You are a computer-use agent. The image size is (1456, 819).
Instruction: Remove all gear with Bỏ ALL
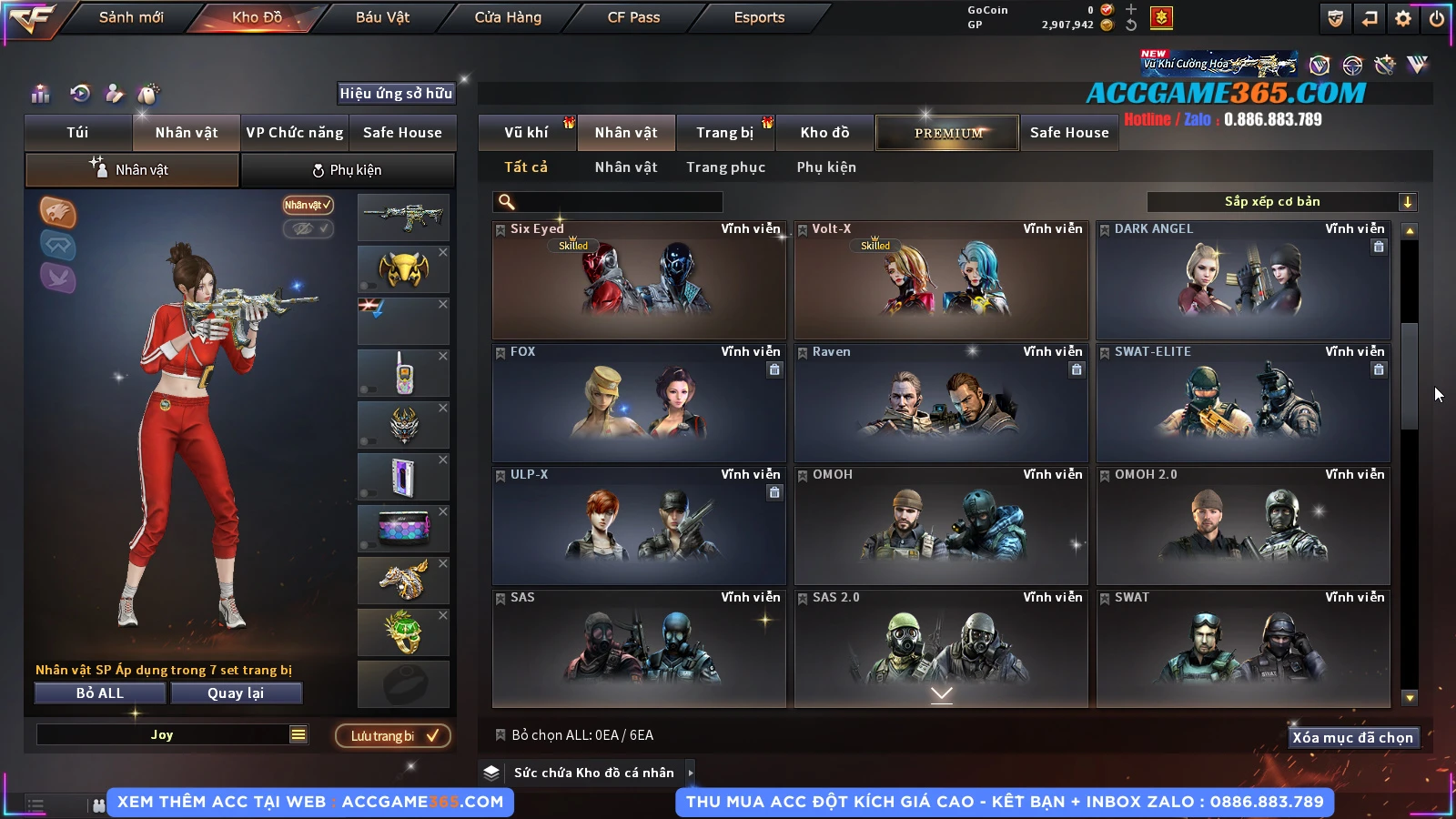[100, 693]
